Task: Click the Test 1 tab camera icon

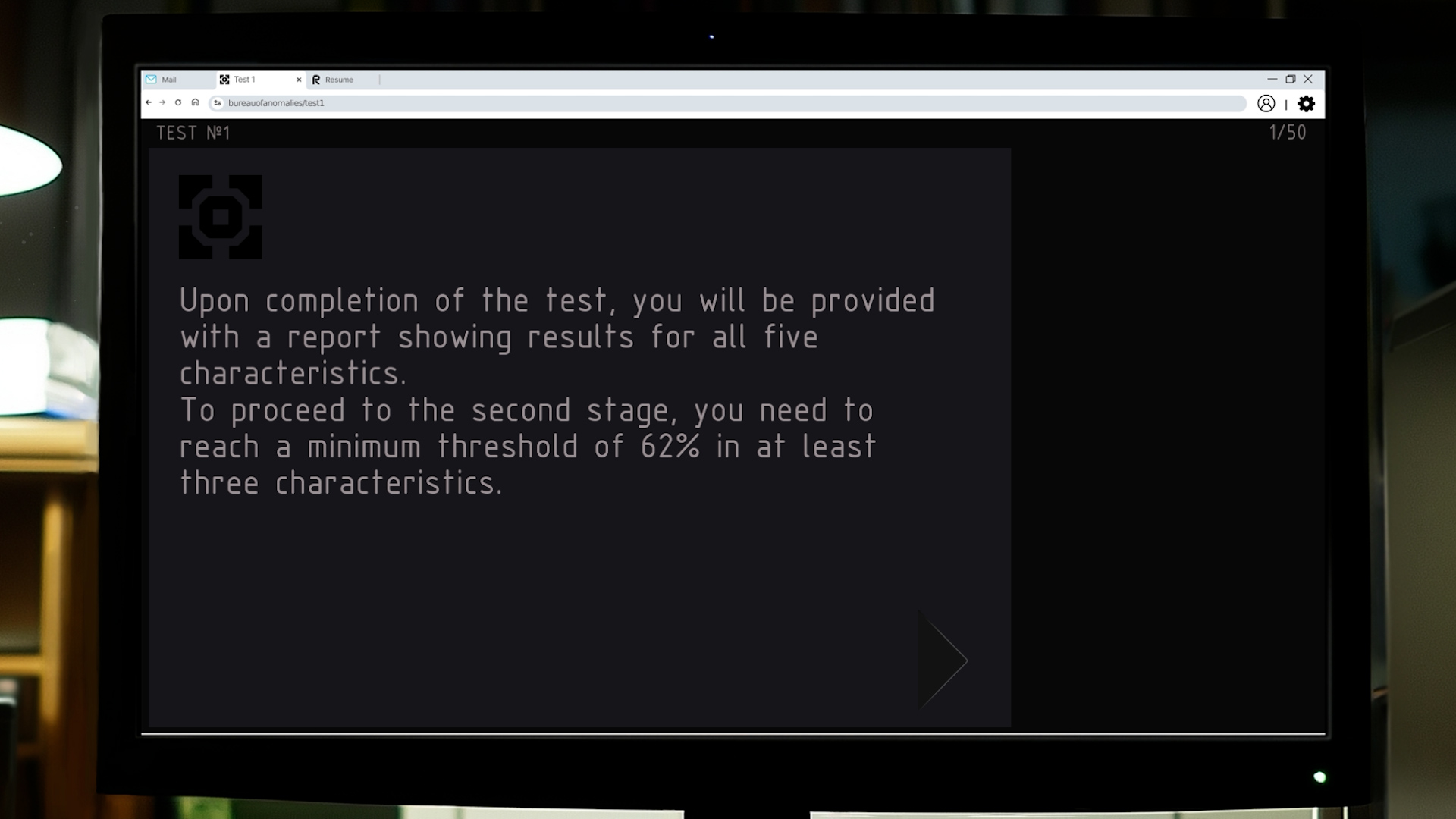Action: click(x=224, y=79)
